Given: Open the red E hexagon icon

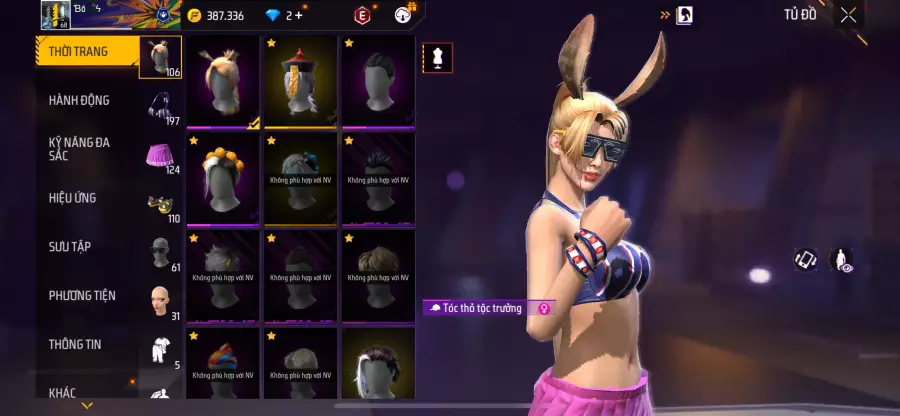Looking at the screenshot, I should click(362, 15).
